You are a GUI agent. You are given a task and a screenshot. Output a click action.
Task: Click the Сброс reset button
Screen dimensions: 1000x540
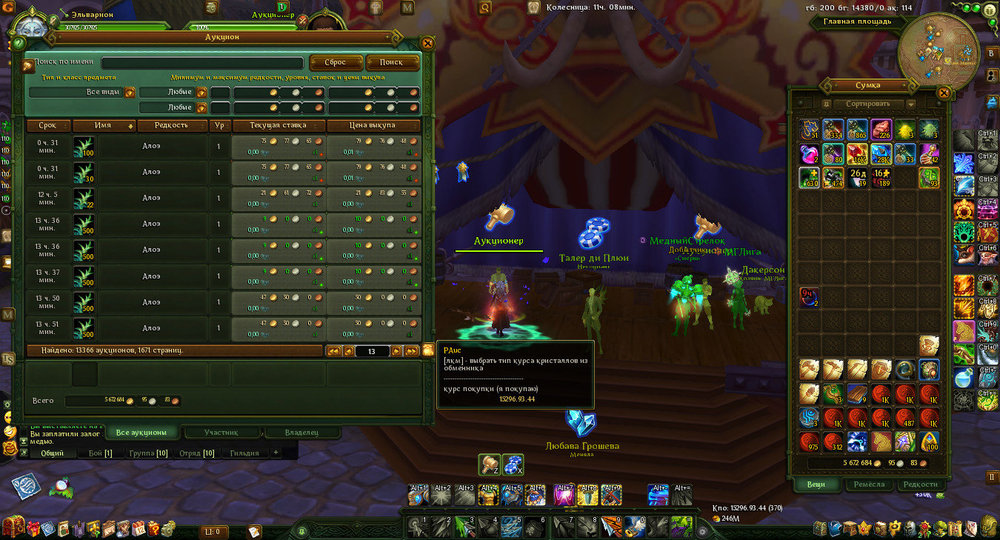pyautogui.click(x=336, y=62)
